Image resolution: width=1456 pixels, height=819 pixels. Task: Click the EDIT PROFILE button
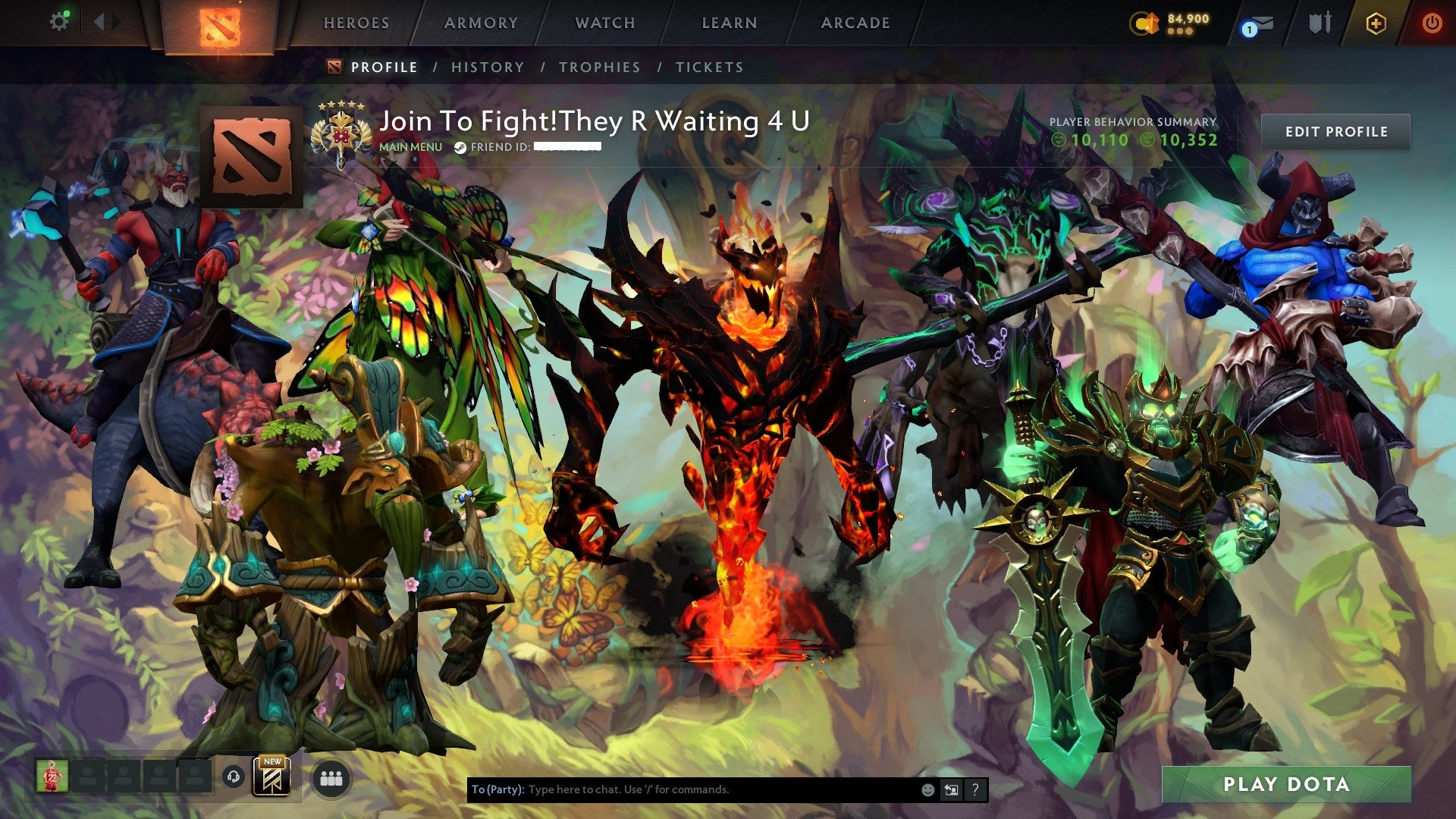click(x=1337, y=130)
